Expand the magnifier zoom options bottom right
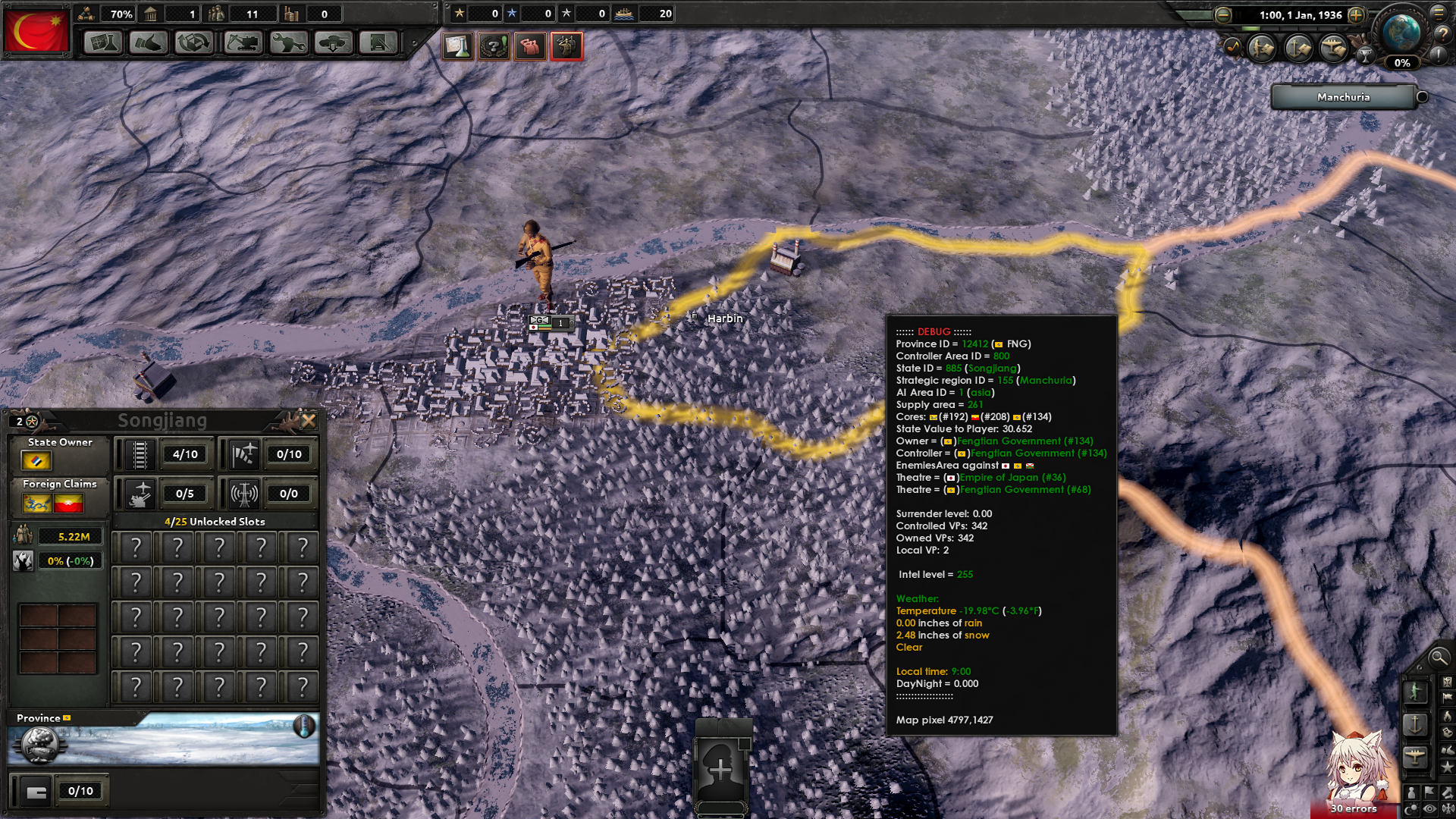Image resolution: width=1456 pixels, height=819 pixels. click(x=1439, y=658)
